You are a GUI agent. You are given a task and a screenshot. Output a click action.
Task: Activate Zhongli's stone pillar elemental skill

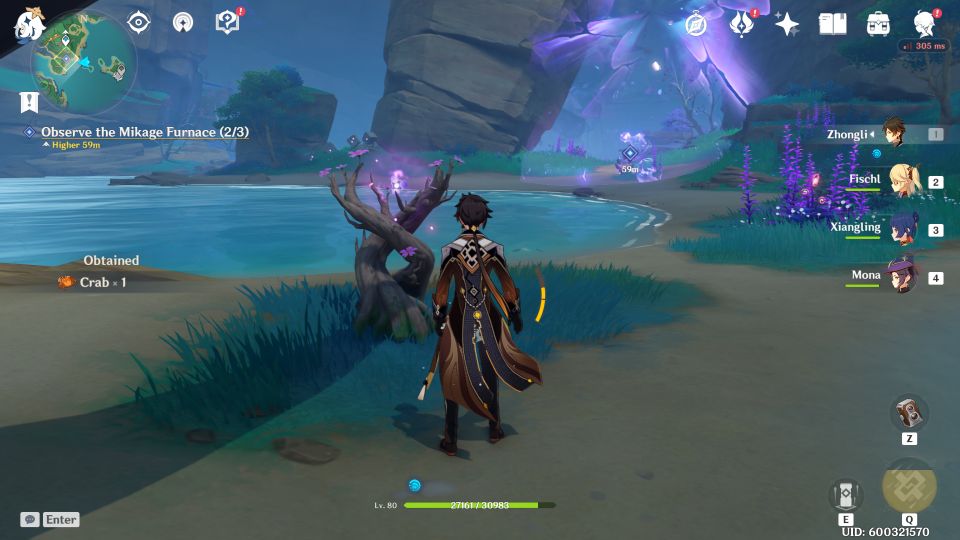pyautogui.click(x=845, y=494)
